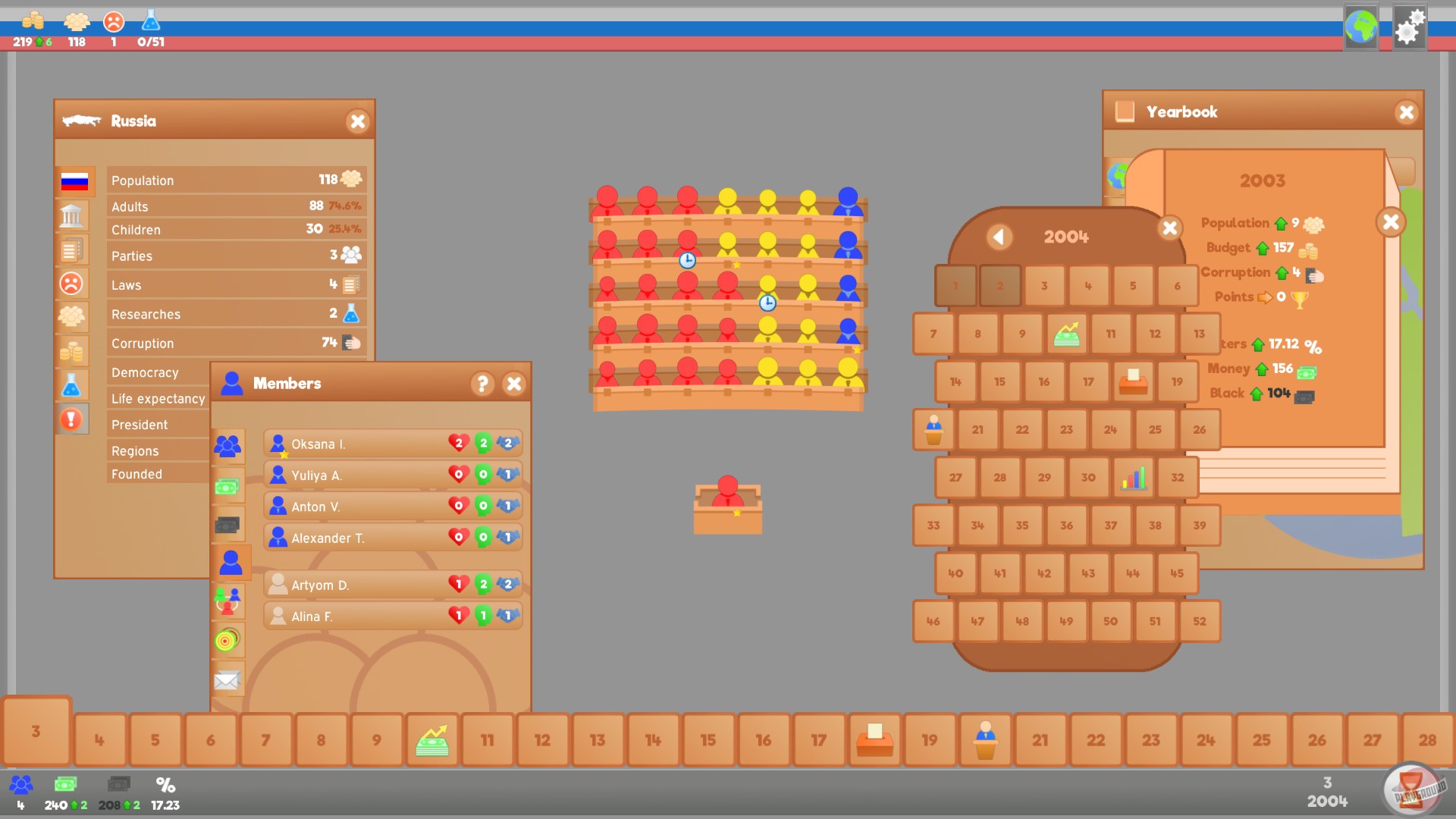Click the podium speaker icon in the 2004 calendar

point(933,429)
